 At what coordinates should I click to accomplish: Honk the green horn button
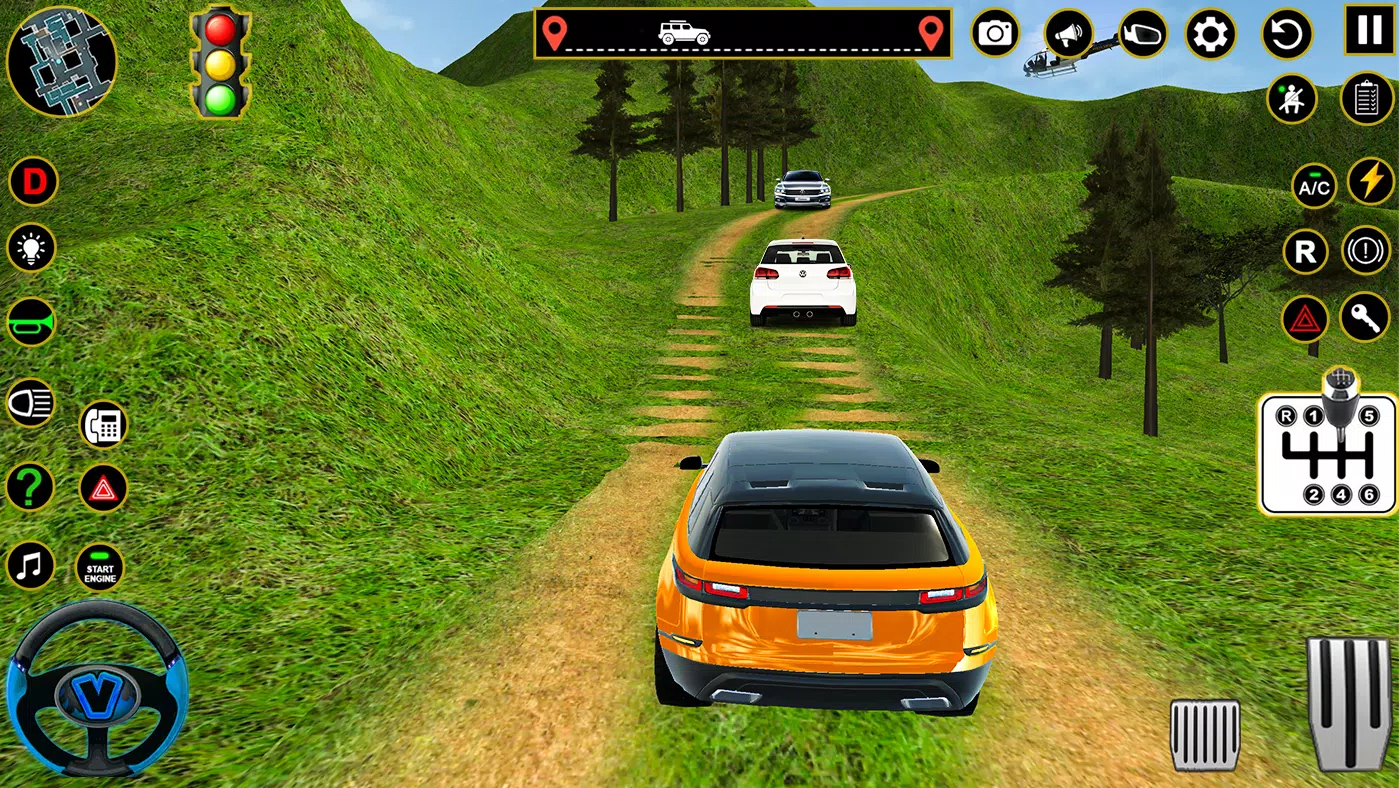(x=32, y=322)
